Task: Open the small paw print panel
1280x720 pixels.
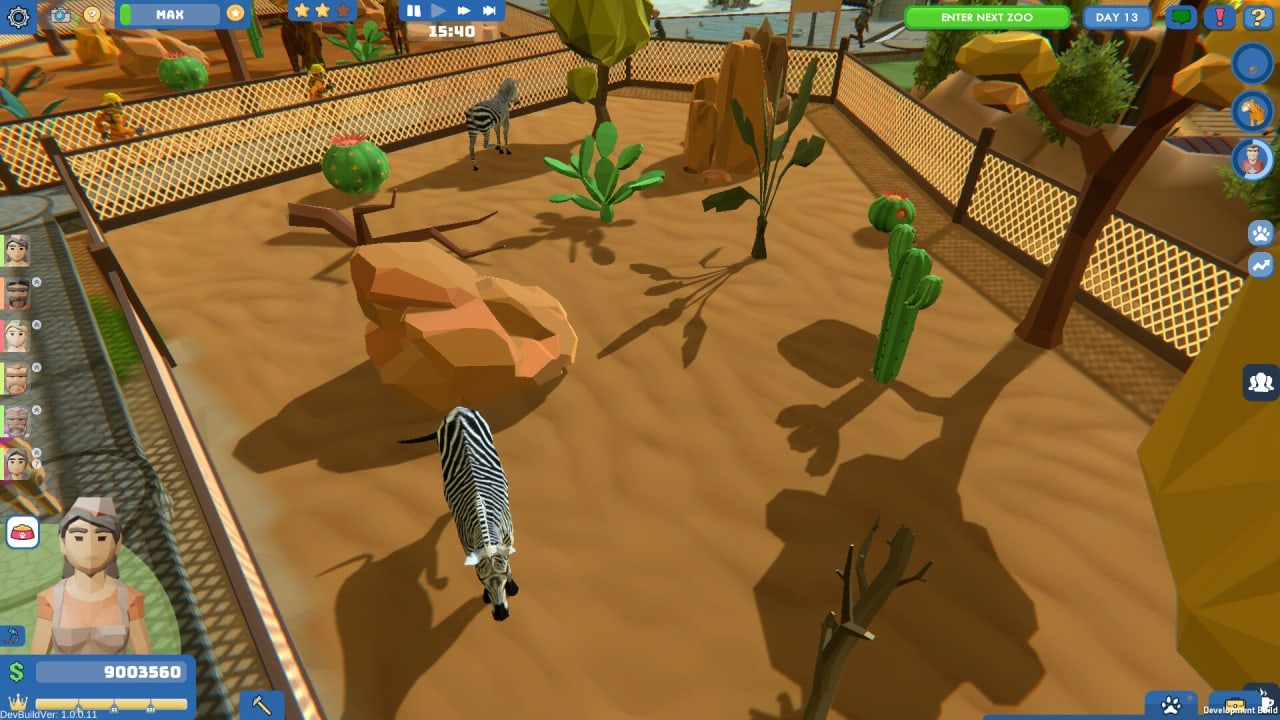Action: [1260, 233]
